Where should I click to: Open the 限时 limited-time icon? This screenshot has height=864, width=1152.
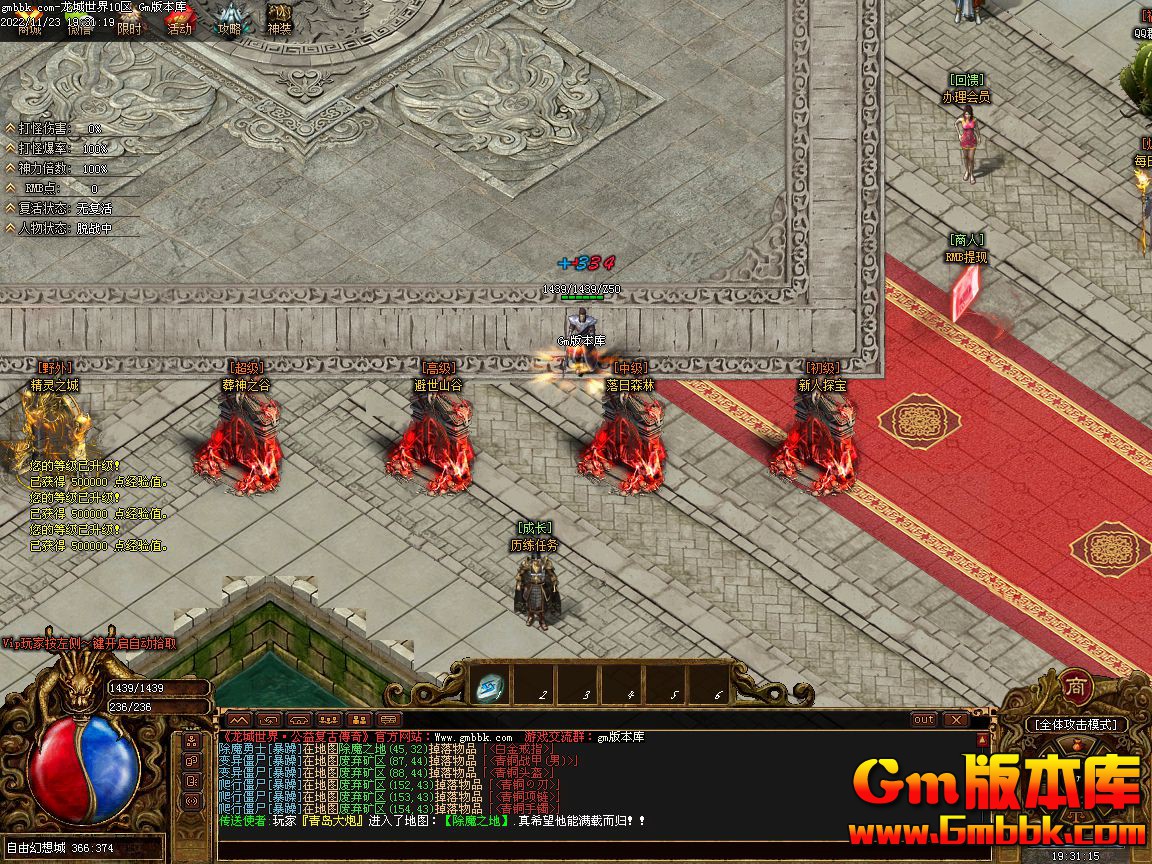point(129,22)
